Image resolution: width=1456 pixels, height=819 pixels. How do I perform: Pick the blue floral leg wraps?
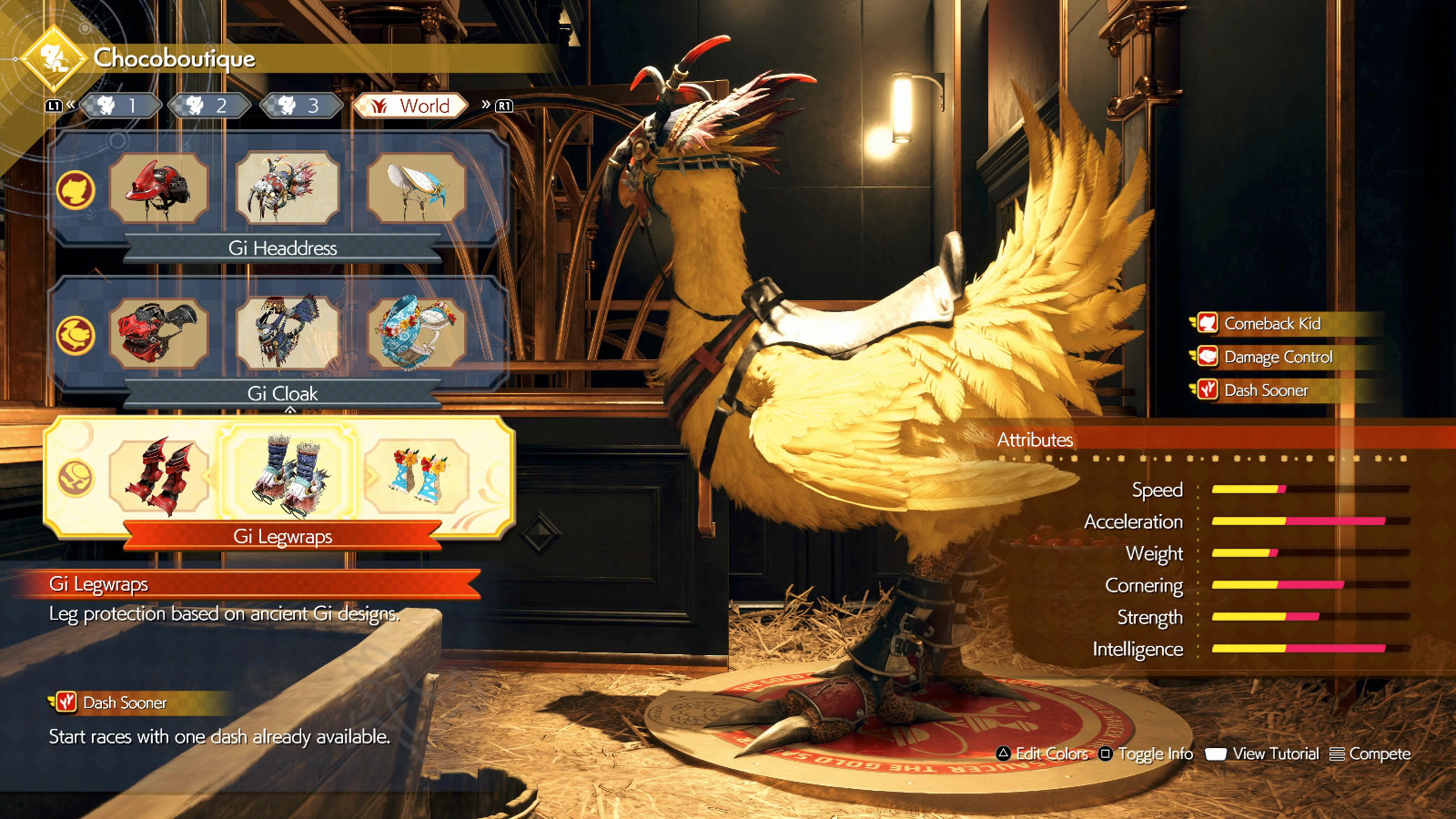[x=417, y=477]
